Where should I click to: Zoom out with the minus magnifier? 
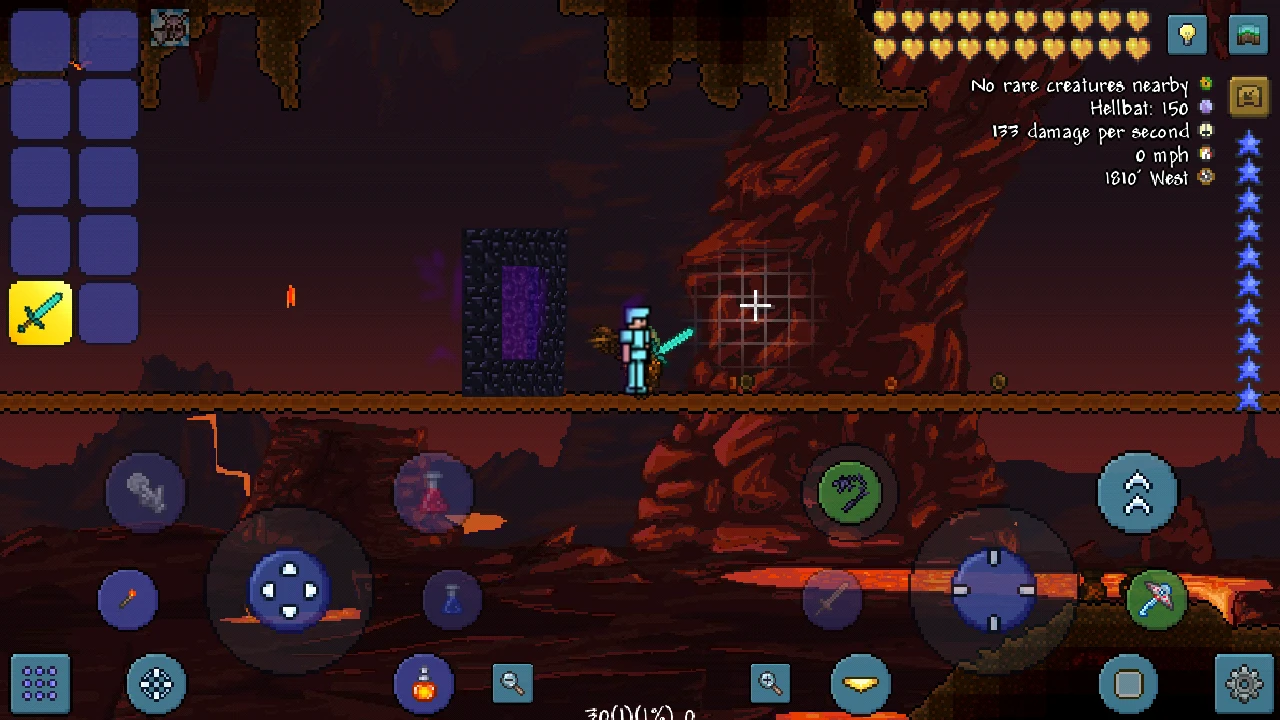(x=512, y=683)
